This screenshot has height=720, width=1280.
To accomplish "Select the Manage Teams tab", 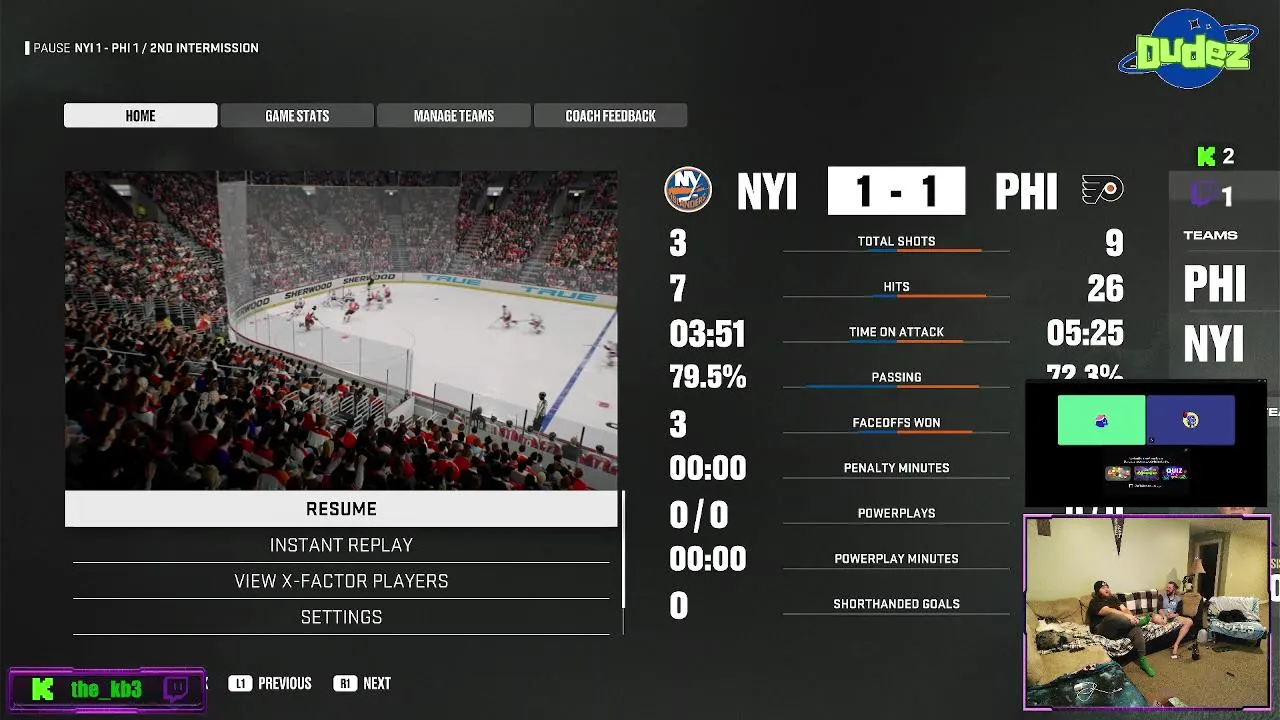I will coord(454,116).
